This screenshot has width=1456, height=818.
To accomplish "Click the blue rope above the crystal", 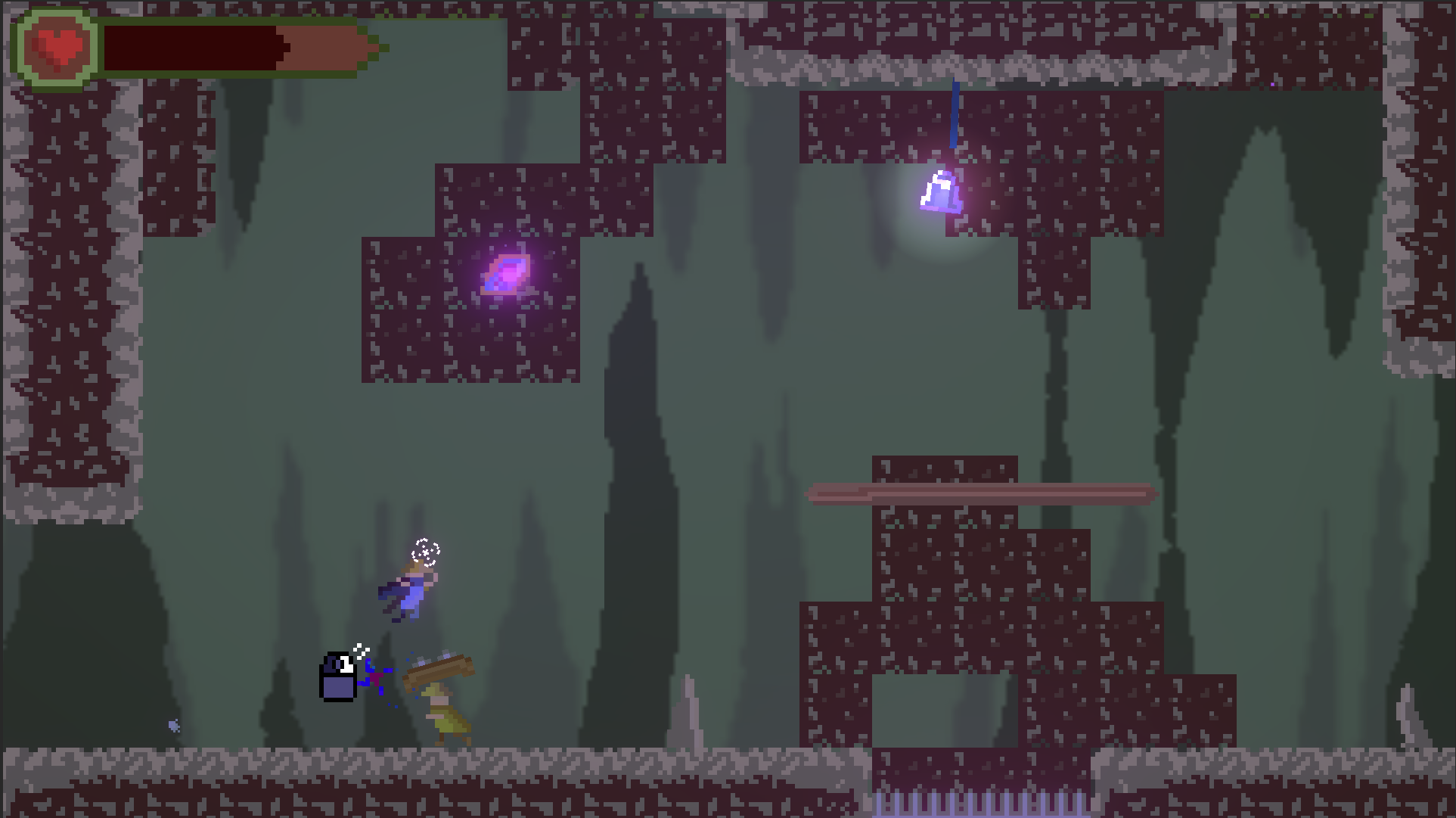I will tap(955, 114).
